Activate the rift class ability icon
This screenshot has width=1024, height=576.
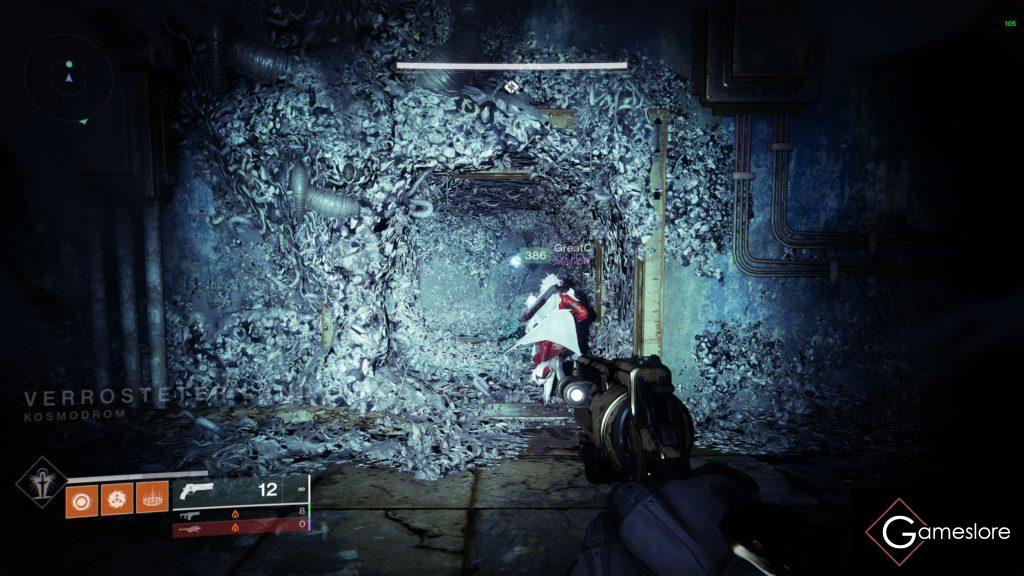[x=151, y=497]
